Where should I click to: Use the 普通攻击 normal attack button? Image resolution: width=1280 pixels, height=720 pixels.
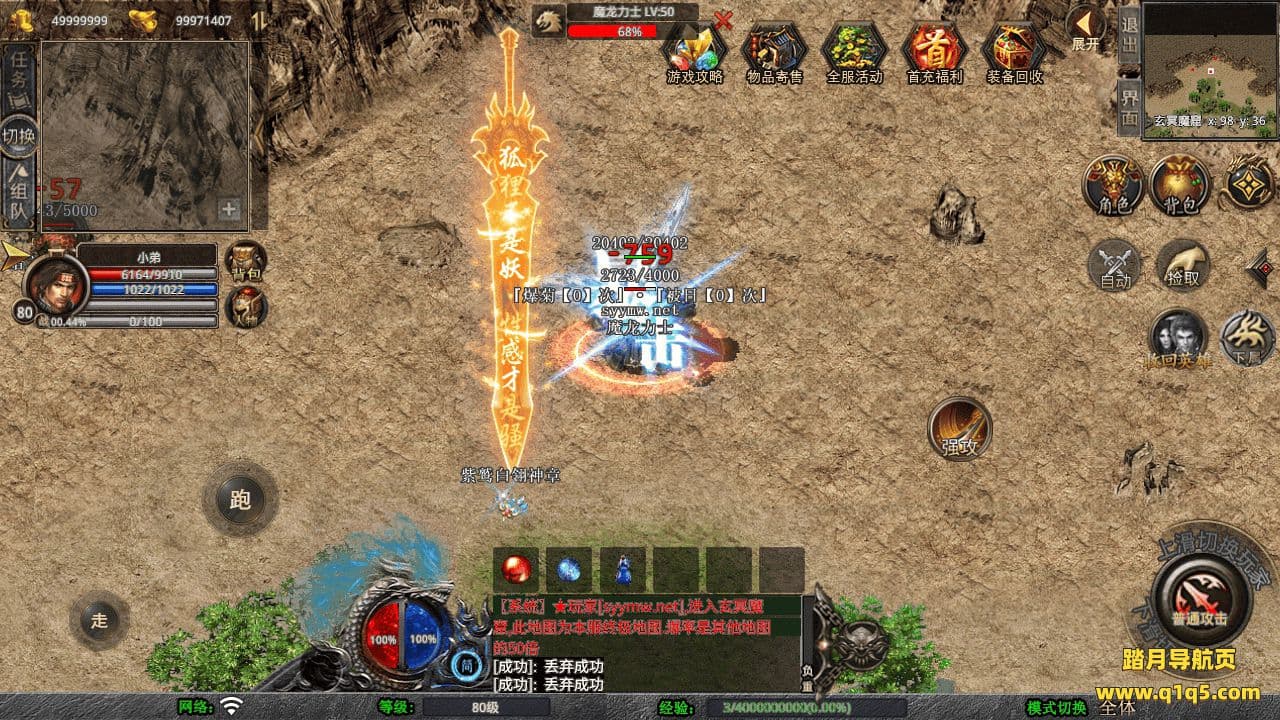click(1200, 597)
